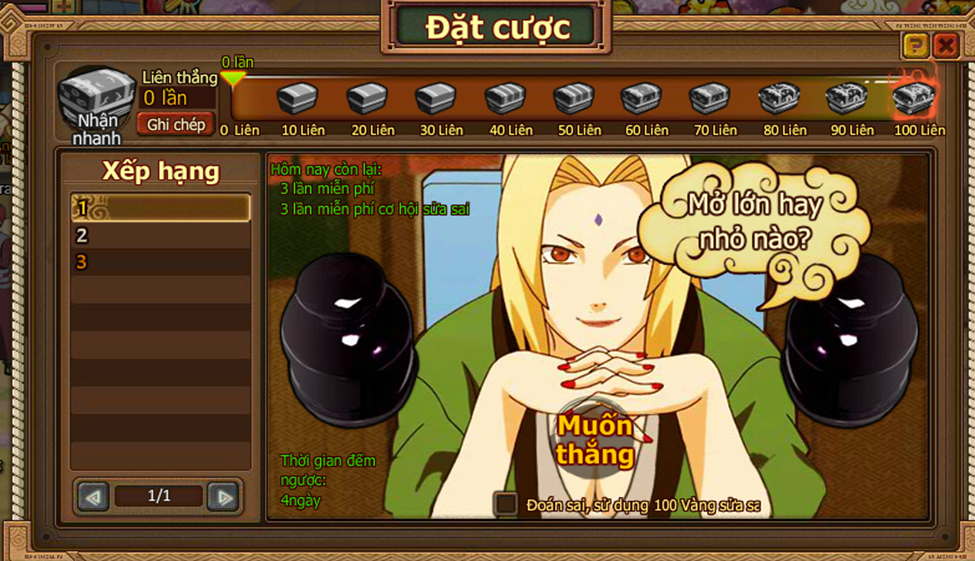This screenshot has width=975, height=561.
Task: Go to previous ranking page
Action: click(94, 496)
